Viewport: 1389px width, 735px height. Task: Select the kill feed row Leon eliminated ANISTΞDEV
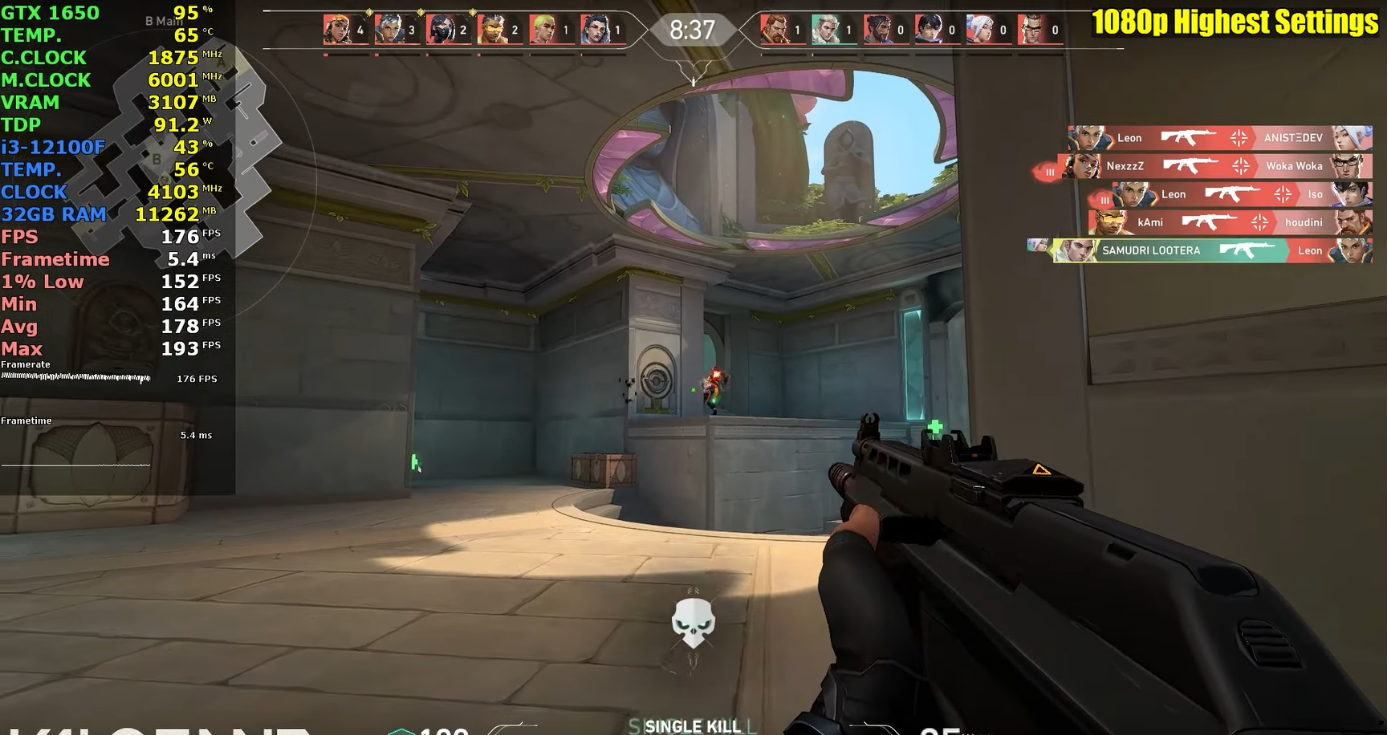(x=1219, y=138)
